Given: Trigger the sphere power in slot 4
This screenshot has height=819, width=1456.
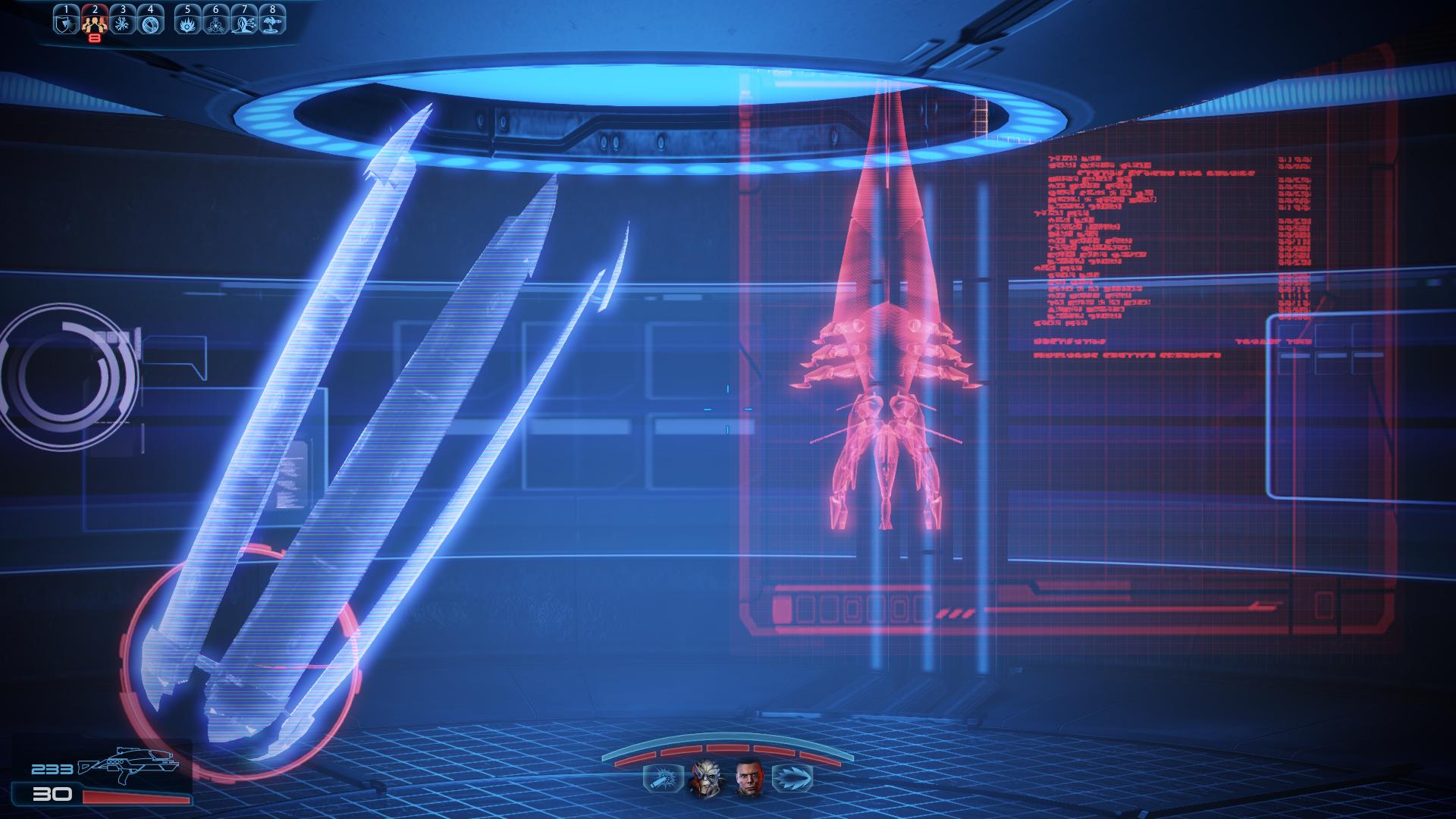Looking at the screenshot, I should [x=150, y=23].
